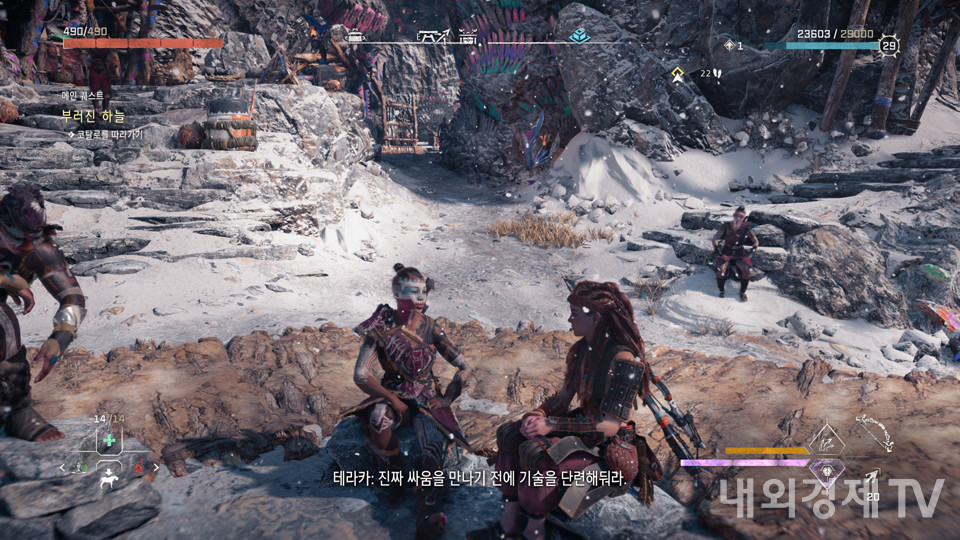Viewport: 960px width, 540px height.
Task: Click the skill point diamond icon
Action: coord(728,45)
